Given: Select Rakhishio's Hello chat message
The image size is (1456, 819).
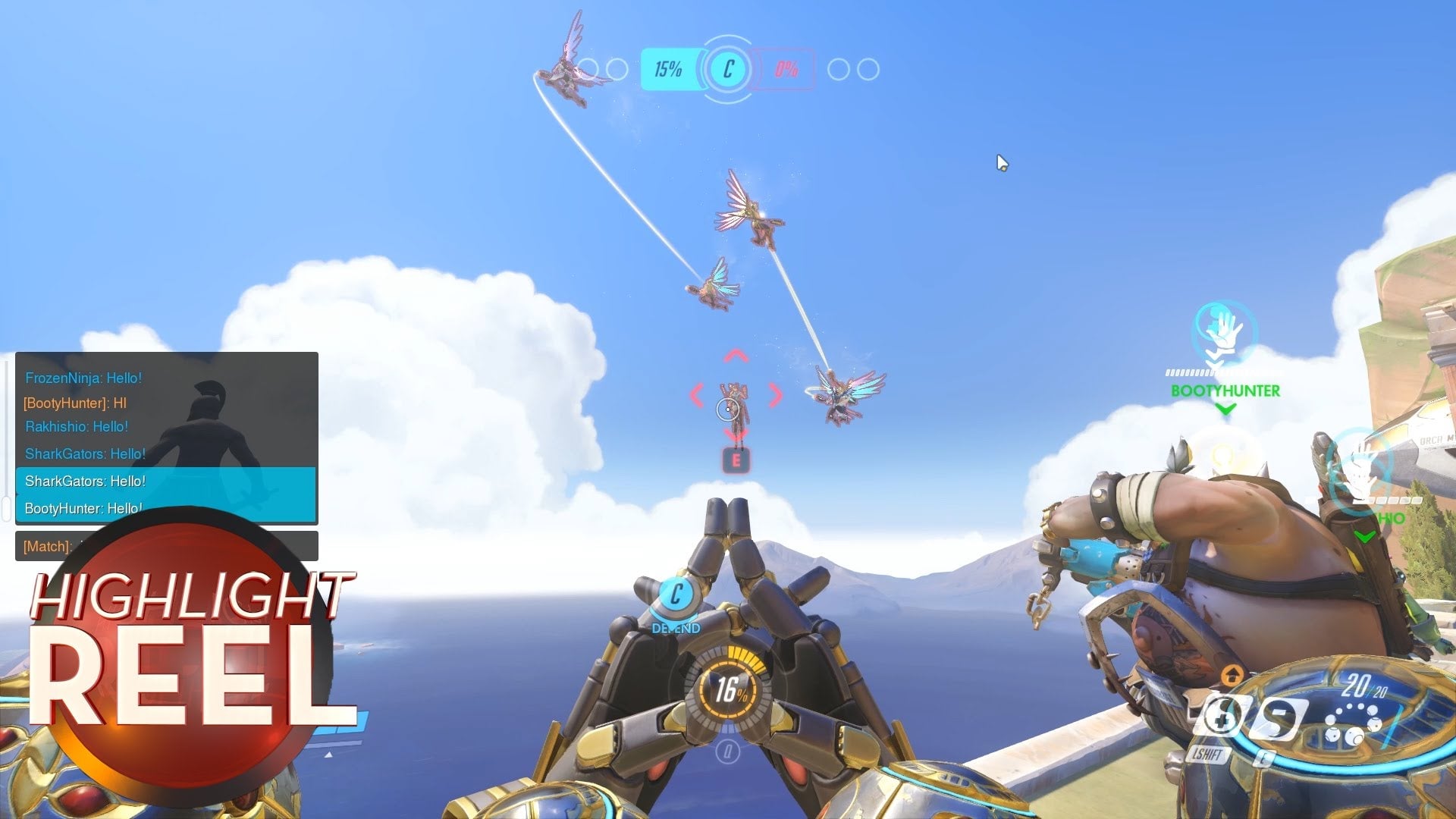Looking at the screenshot, I should 77,427.
